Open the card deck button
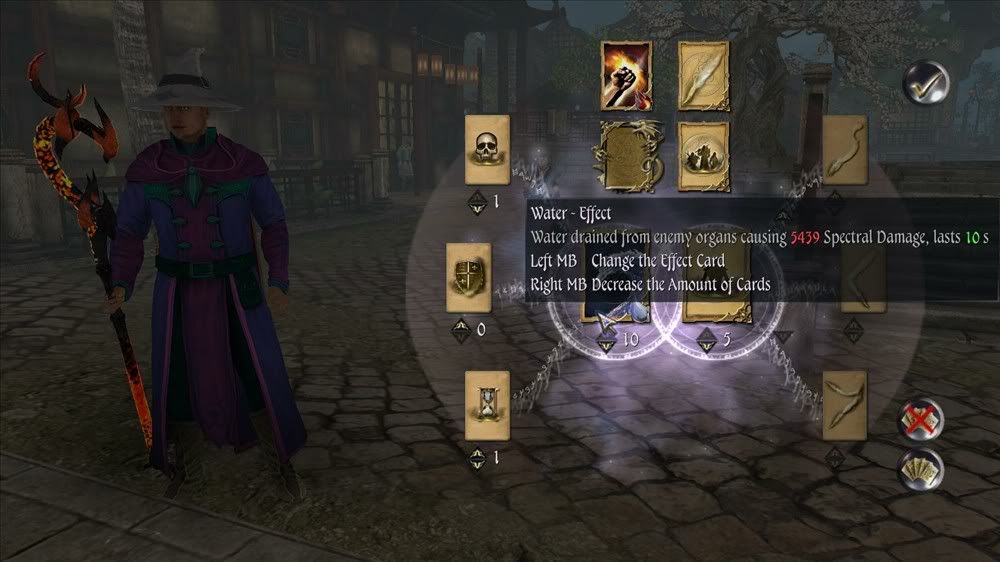1000x562 pixels. (x=919, y=469)
